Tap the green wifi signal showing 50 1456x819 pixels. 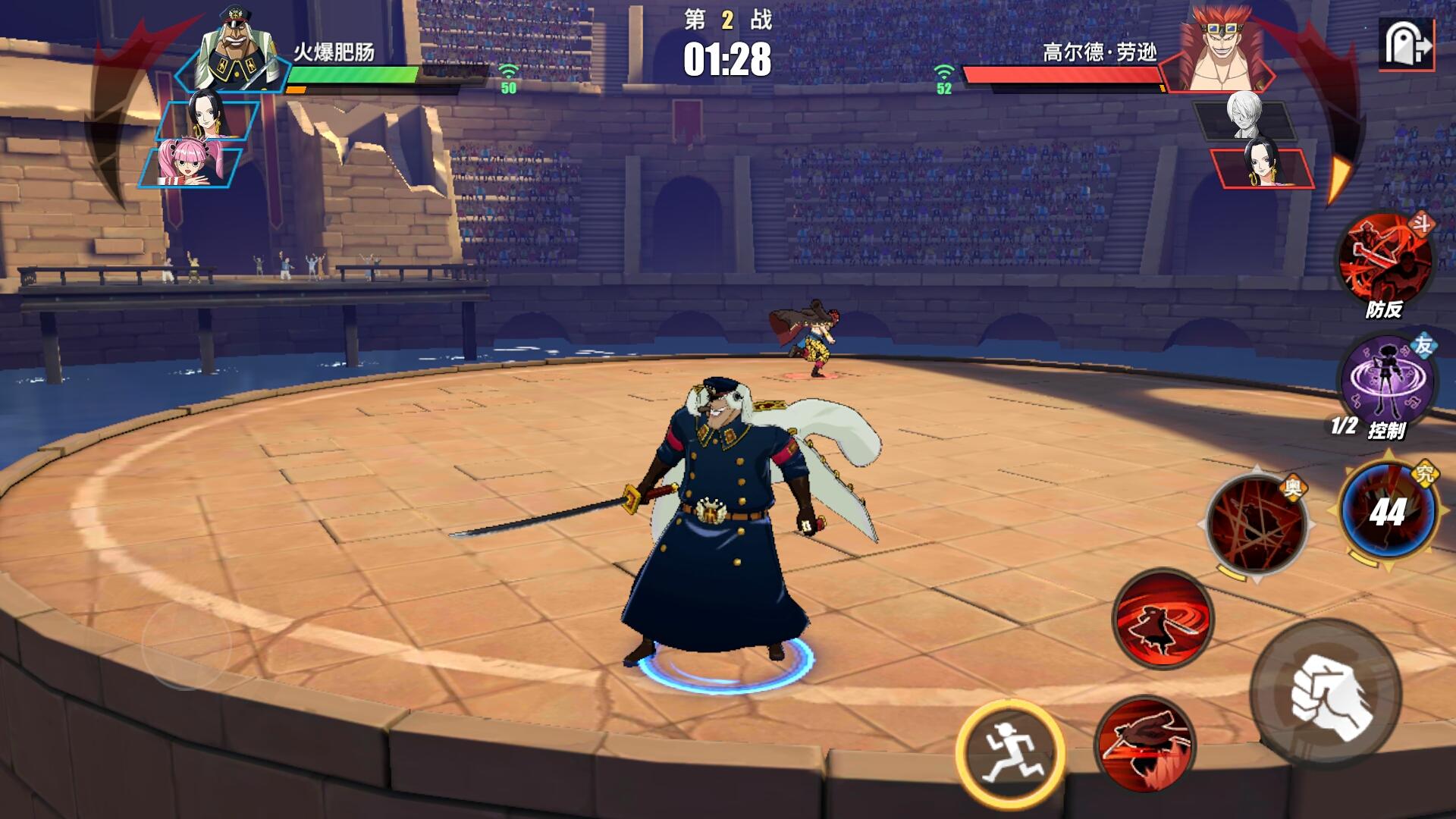pos(507,78)
